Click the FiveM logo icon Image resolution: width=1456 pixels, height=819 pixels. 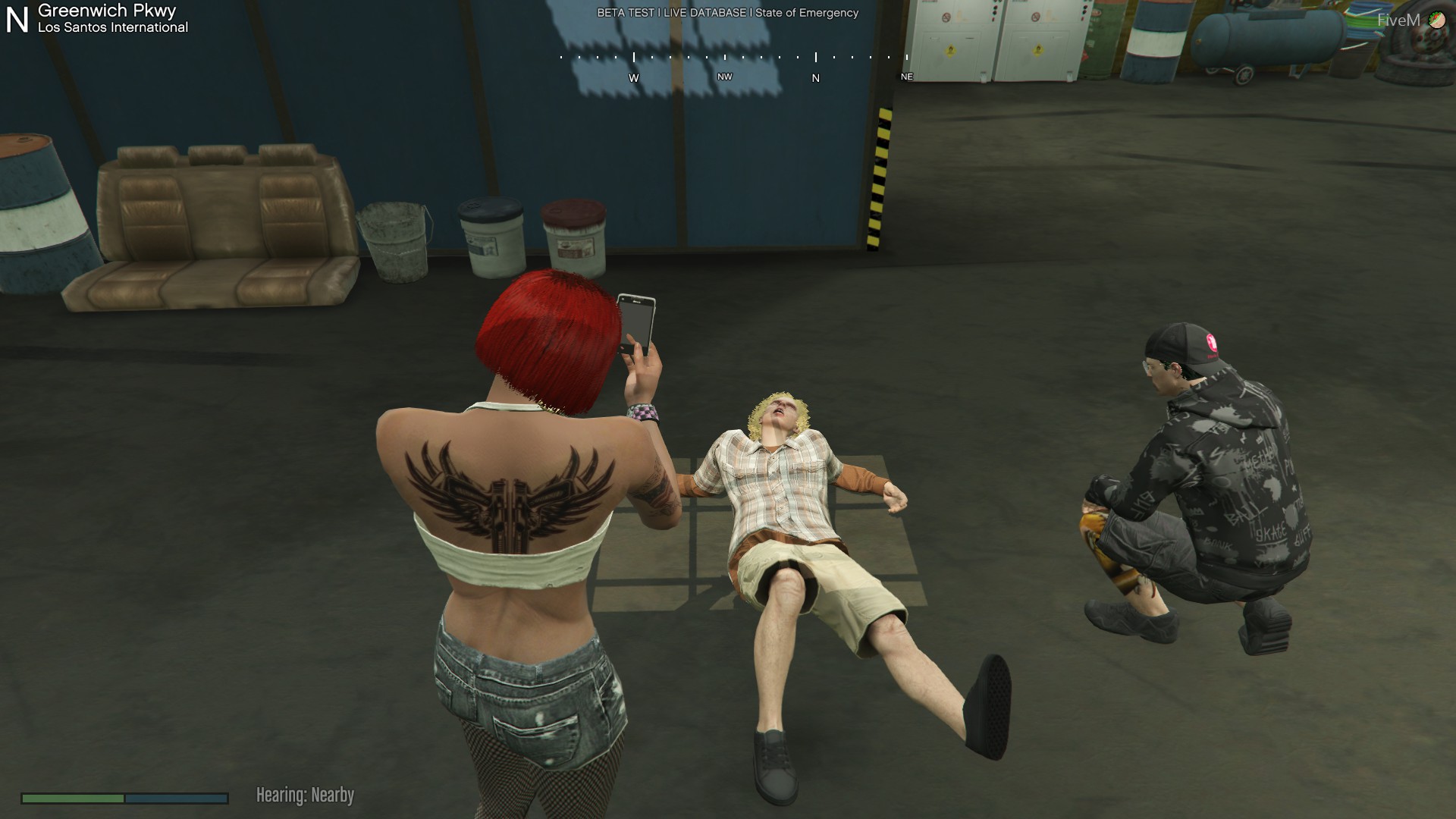[1436, 20]
